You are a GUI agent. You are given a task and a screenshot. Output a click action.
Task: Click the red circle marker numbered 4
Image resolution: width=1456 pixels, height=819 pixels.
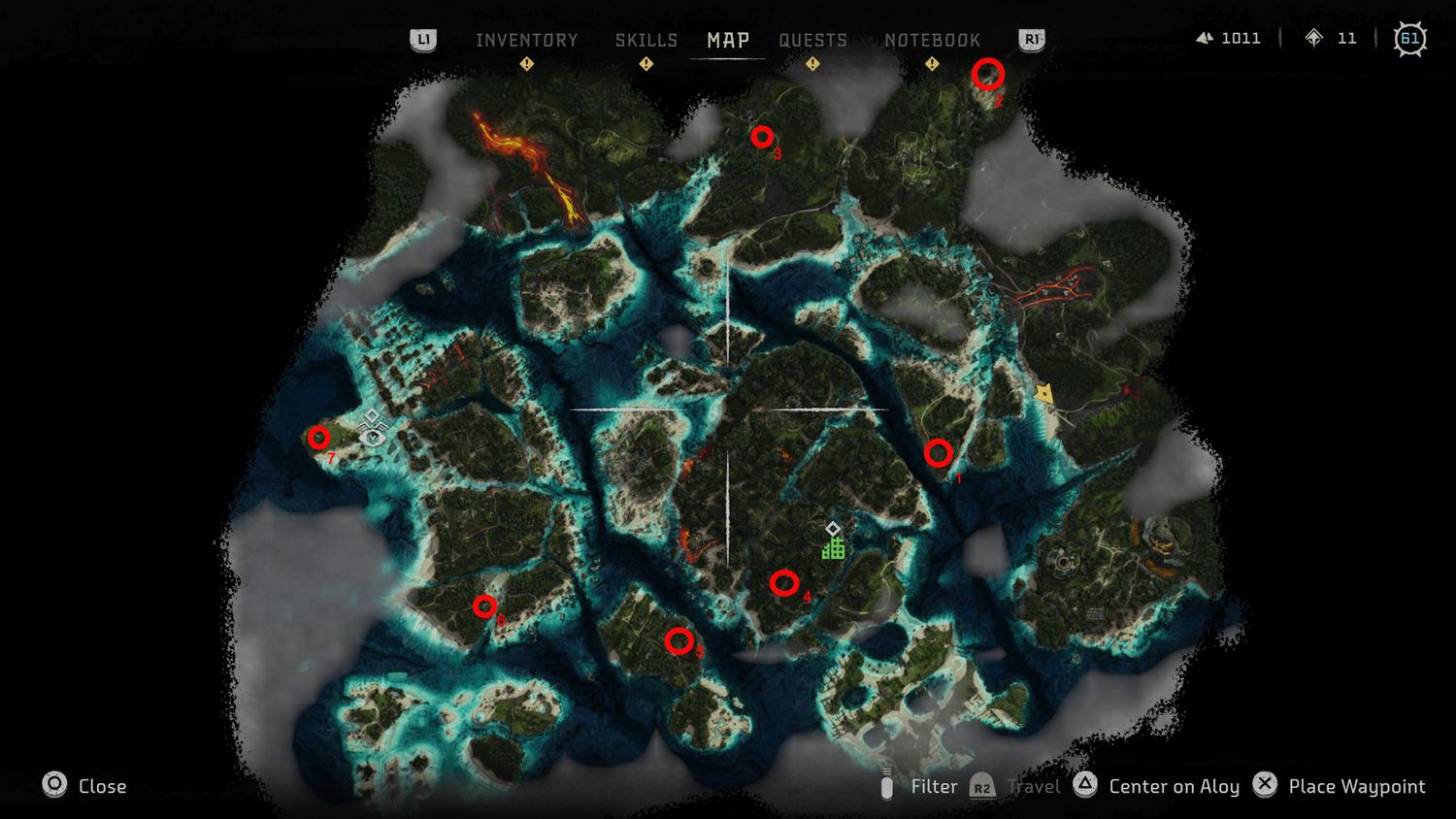click(784, 583)
